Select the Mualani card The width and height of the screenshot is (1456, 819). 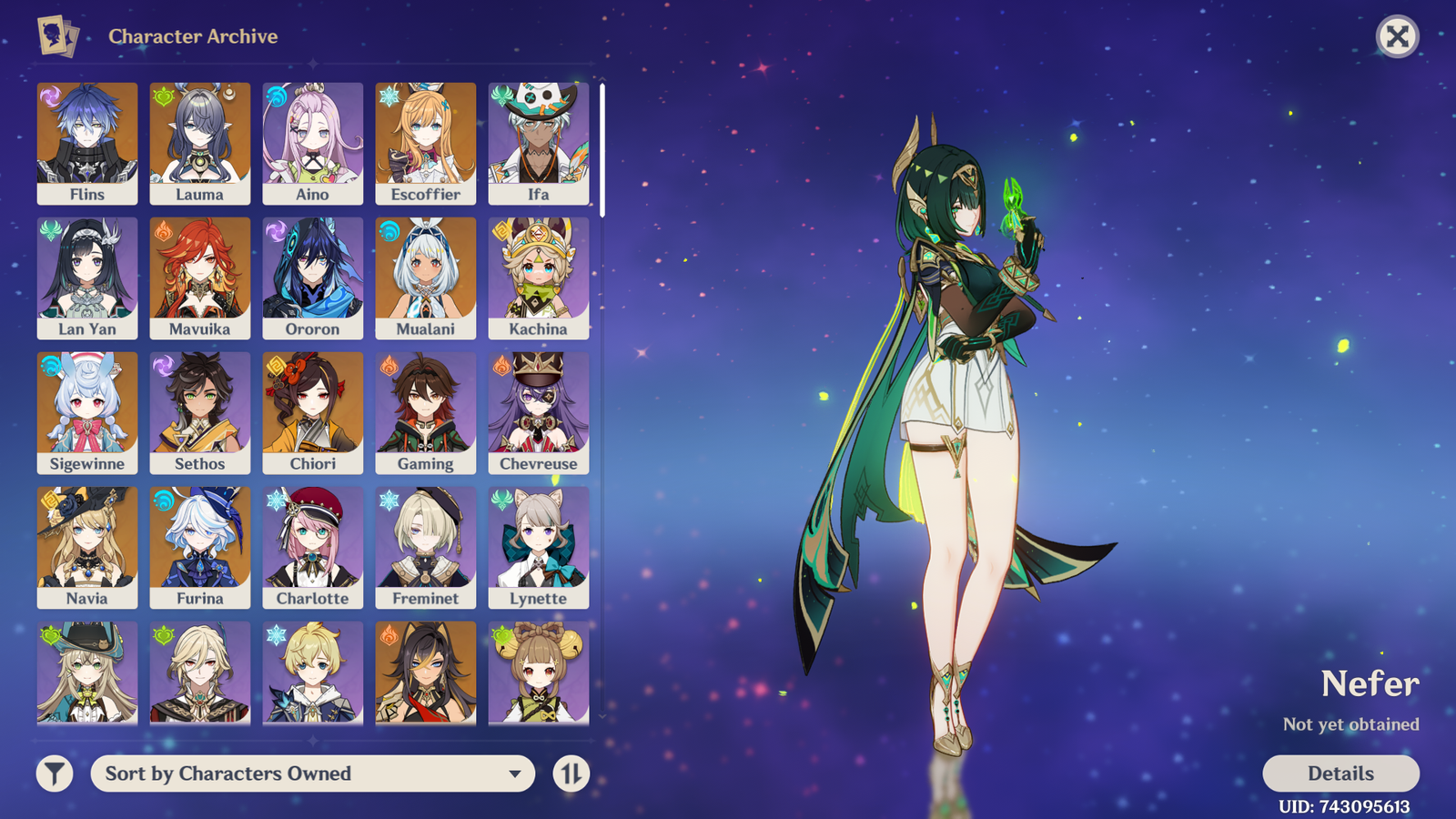point(426,278)
